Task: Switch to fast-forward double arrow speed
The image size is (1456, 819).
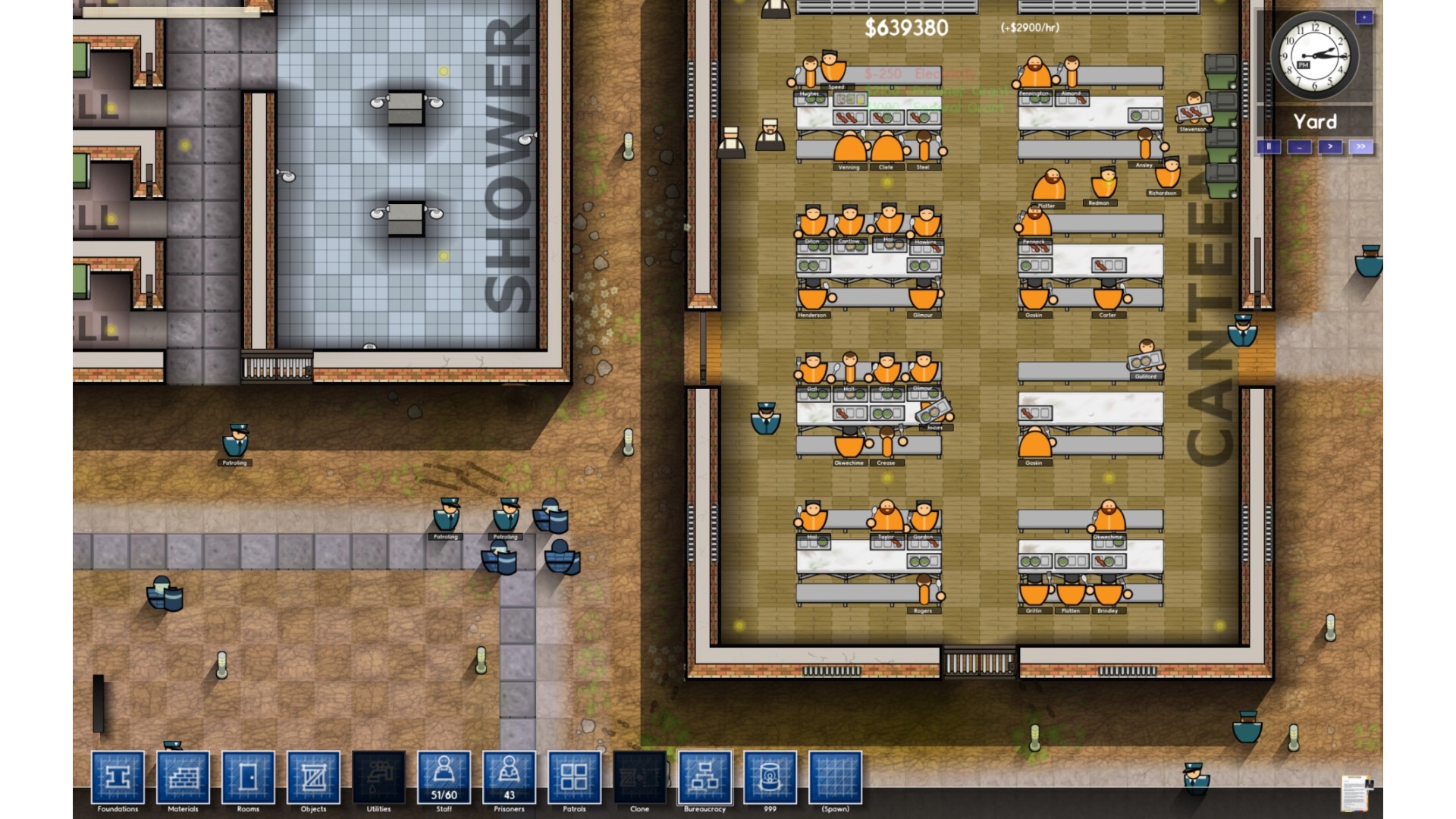Action: 1360,146
